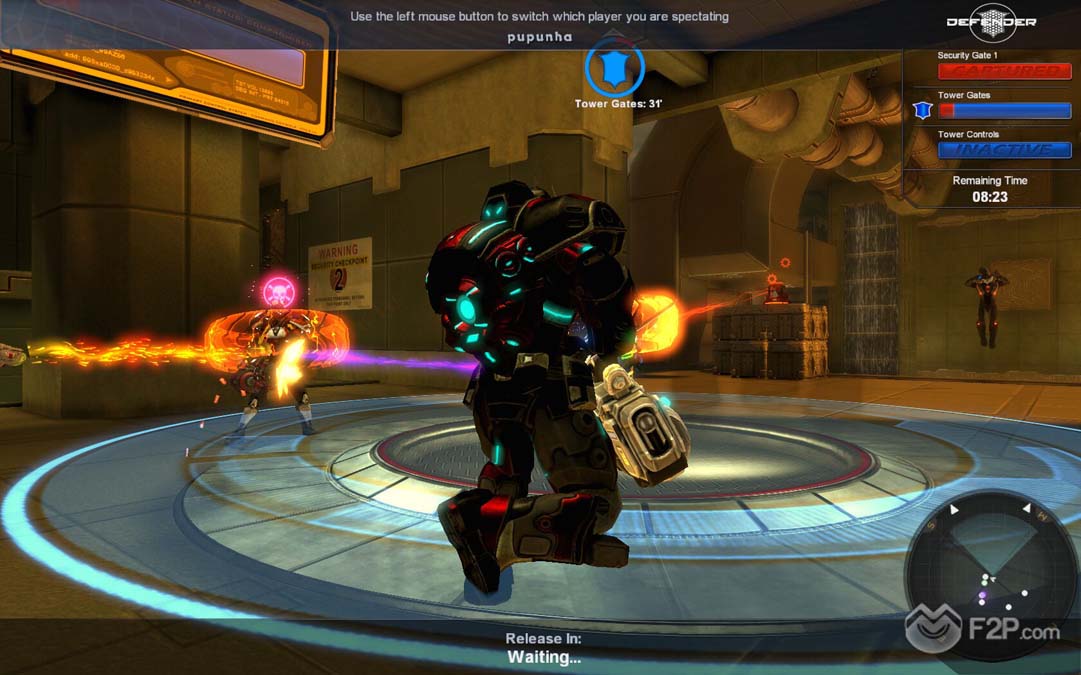
Task: Select the Tower Gates objective progress bar
Action: pos(1004,111)
